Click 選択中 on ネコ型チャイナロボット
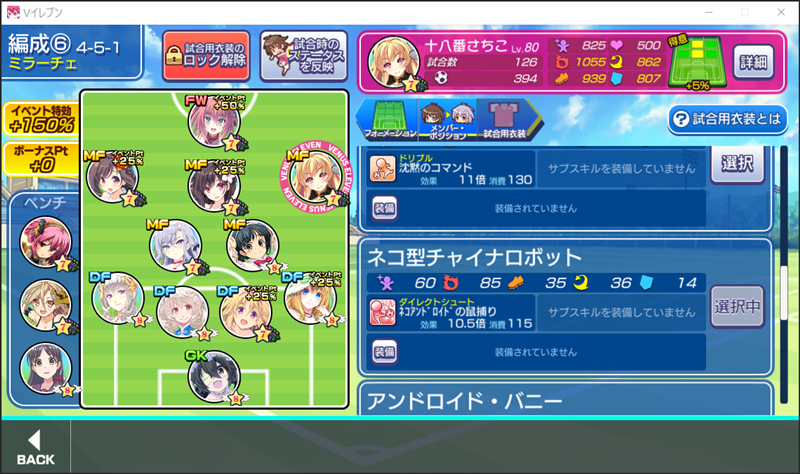800x474 pixels. point(737,305)
